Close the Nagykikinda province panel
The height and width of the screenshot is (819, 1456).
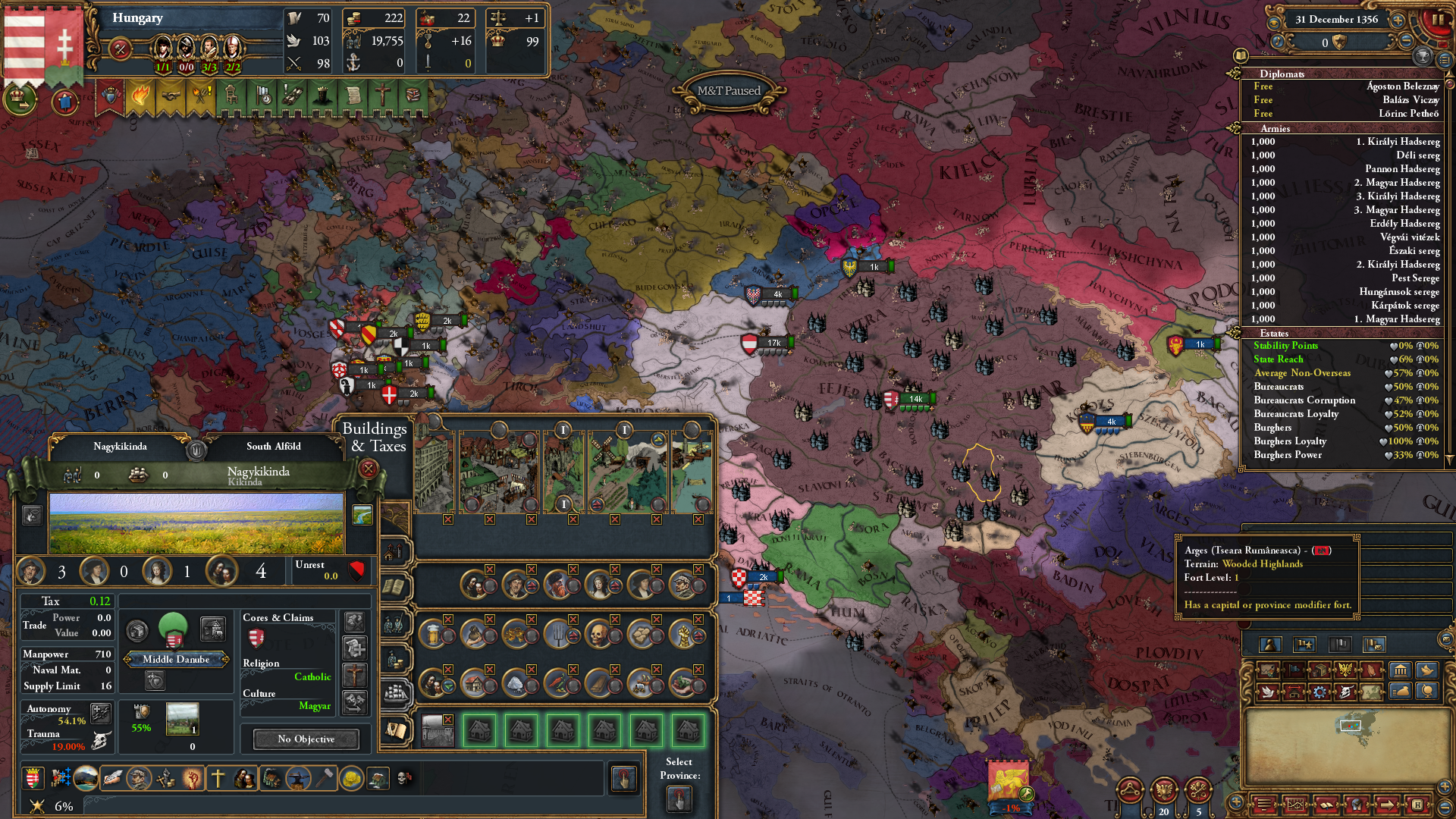tap(369, 469)
